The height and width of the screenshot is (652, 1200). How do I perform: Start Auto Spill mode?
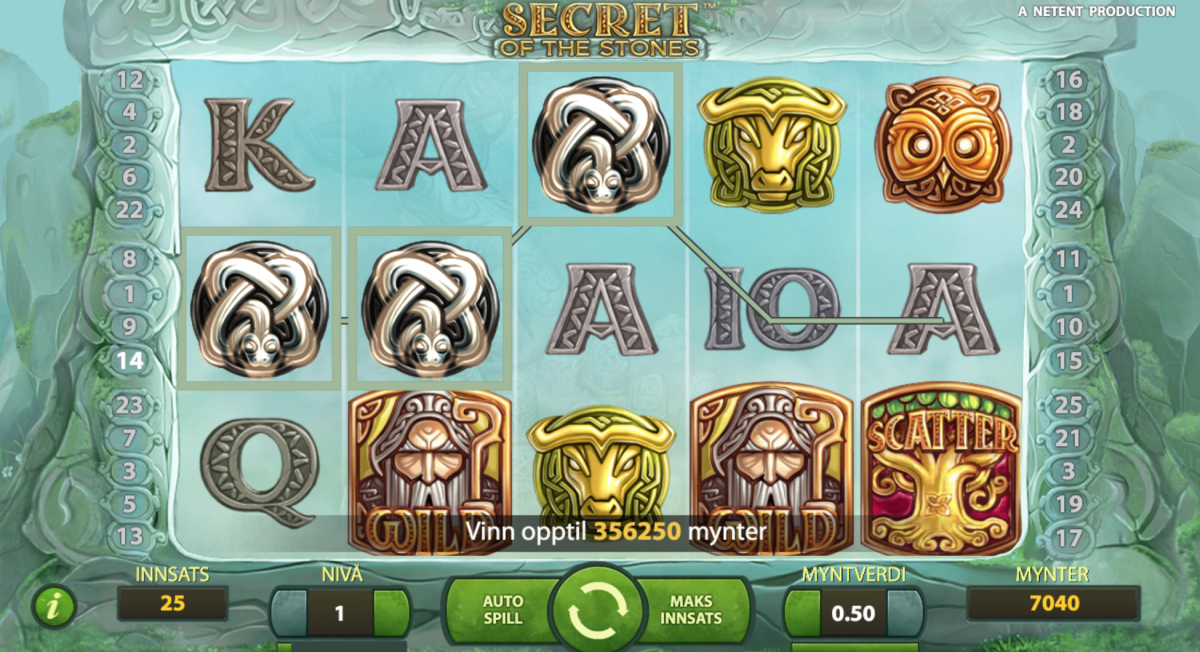click(x=503, y=611)
